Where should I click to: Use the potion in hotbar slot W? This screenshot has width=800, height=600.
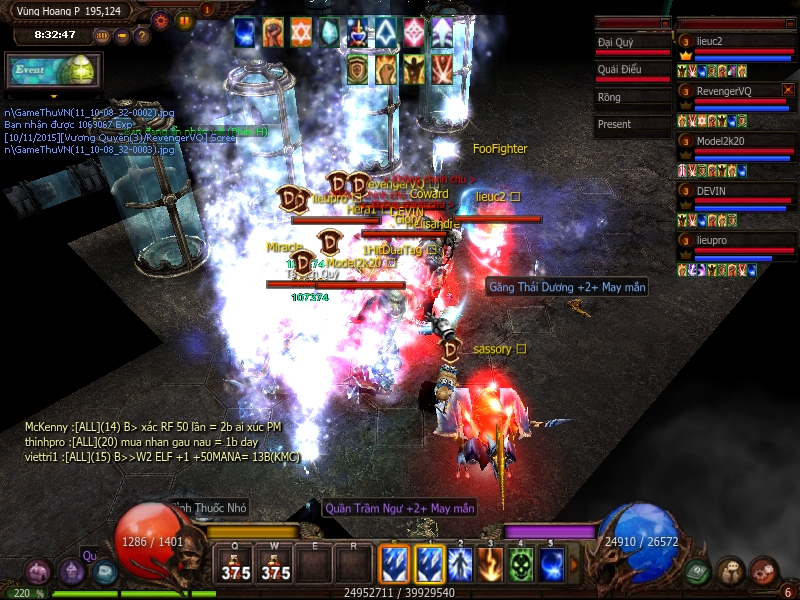274,565
